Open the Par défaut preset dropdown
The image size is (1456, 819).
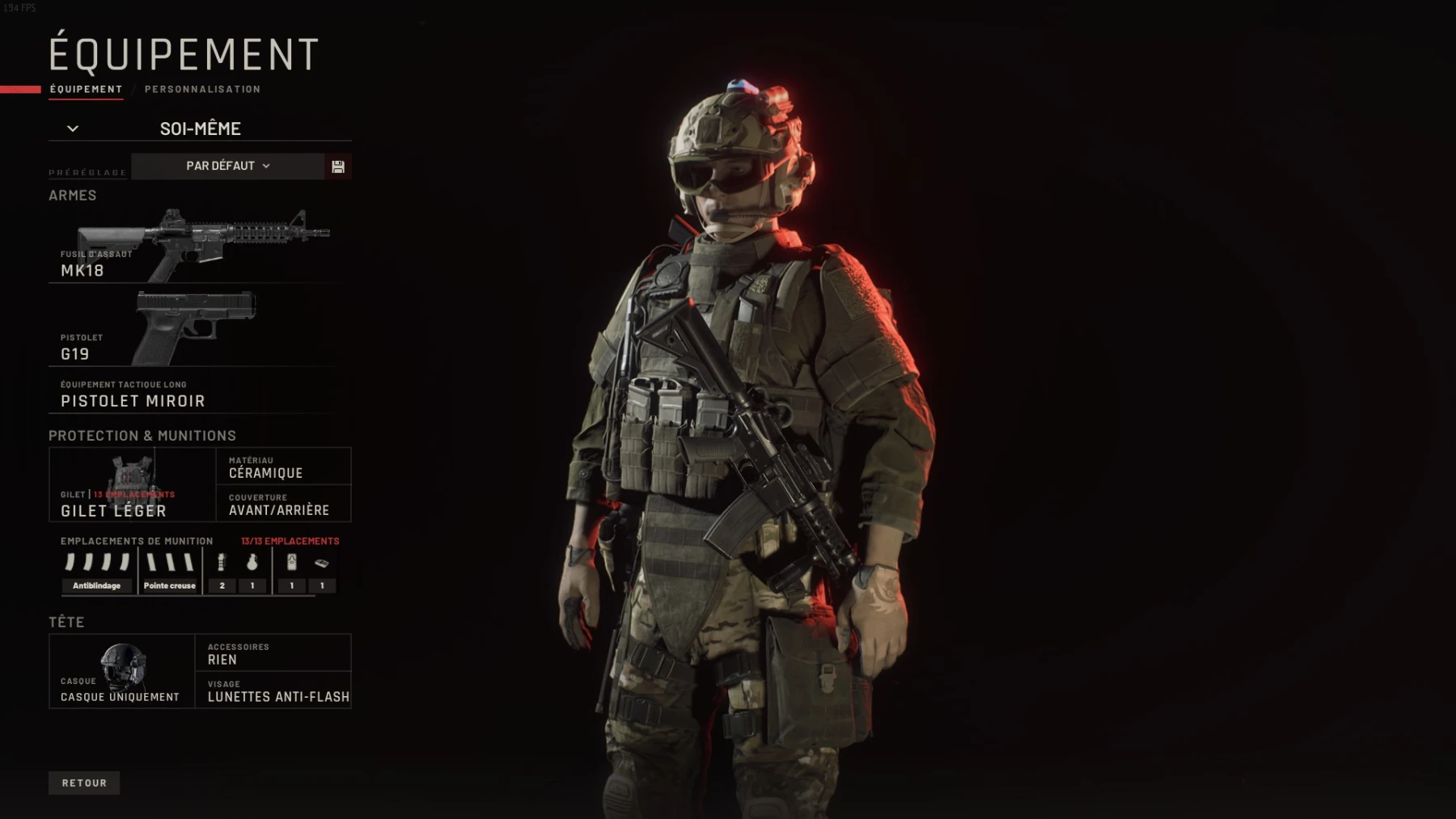tap(227, 166)
